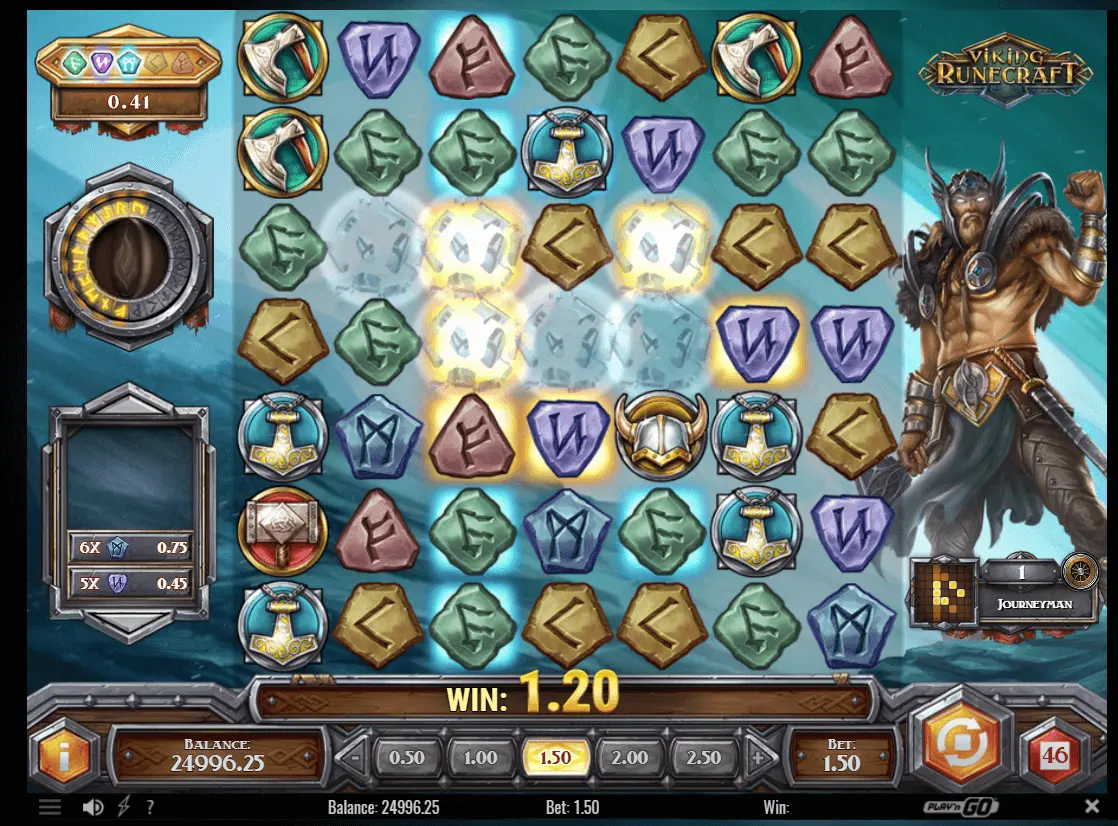The image size is (1118, 826).
Task: Stop the autoplay counter showing 46
Action: [1055, 756]
